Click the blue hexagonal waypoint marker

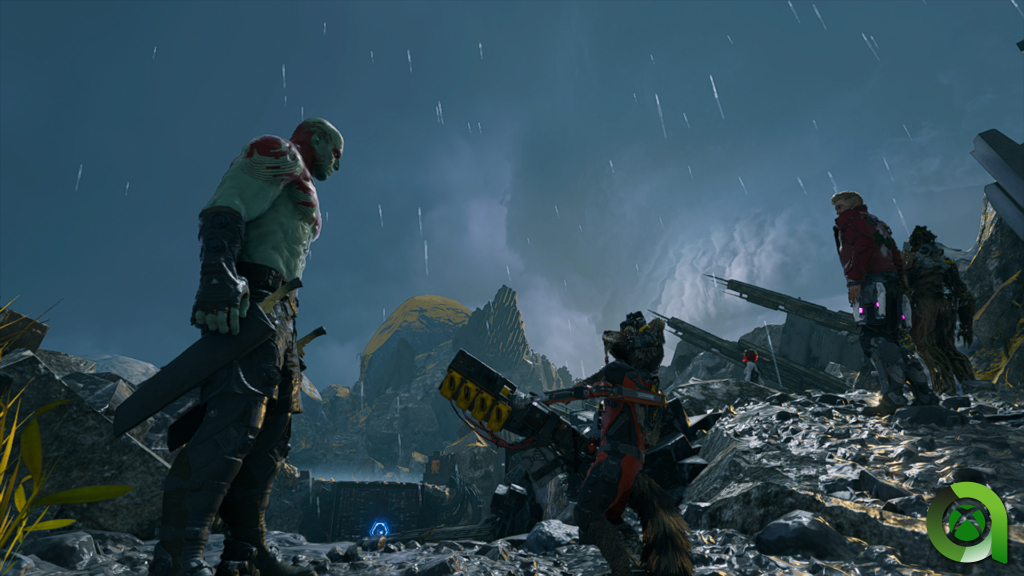379,528
